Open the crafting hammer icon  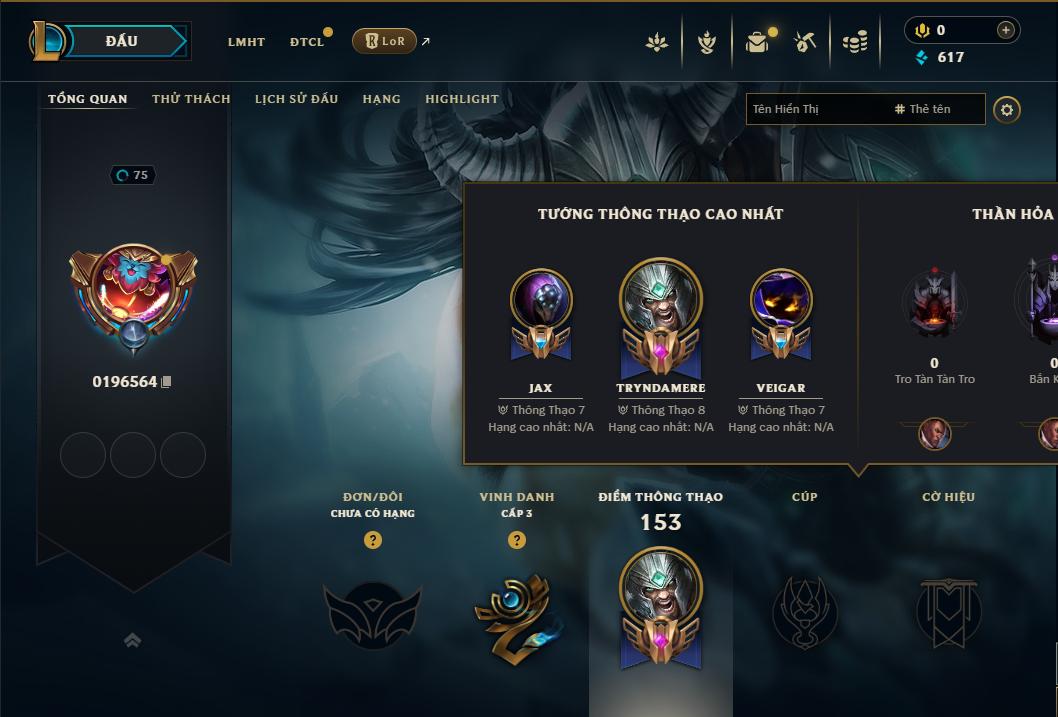coord(805,42)
